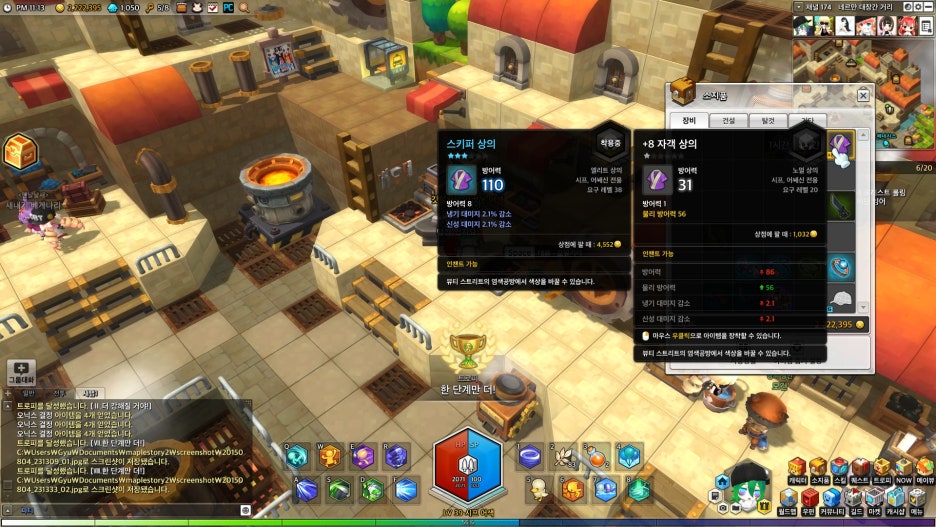Screen dimensions: 936x527
Task: Visit the 캐시샵 cash shop
Action: 895,502
